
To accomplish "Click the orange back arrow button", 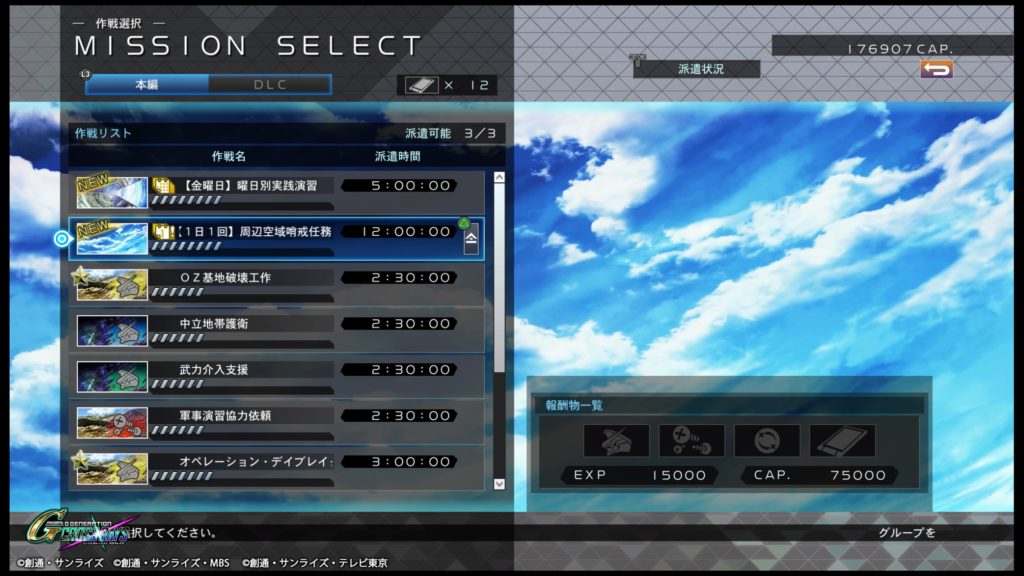I will 936,69.
